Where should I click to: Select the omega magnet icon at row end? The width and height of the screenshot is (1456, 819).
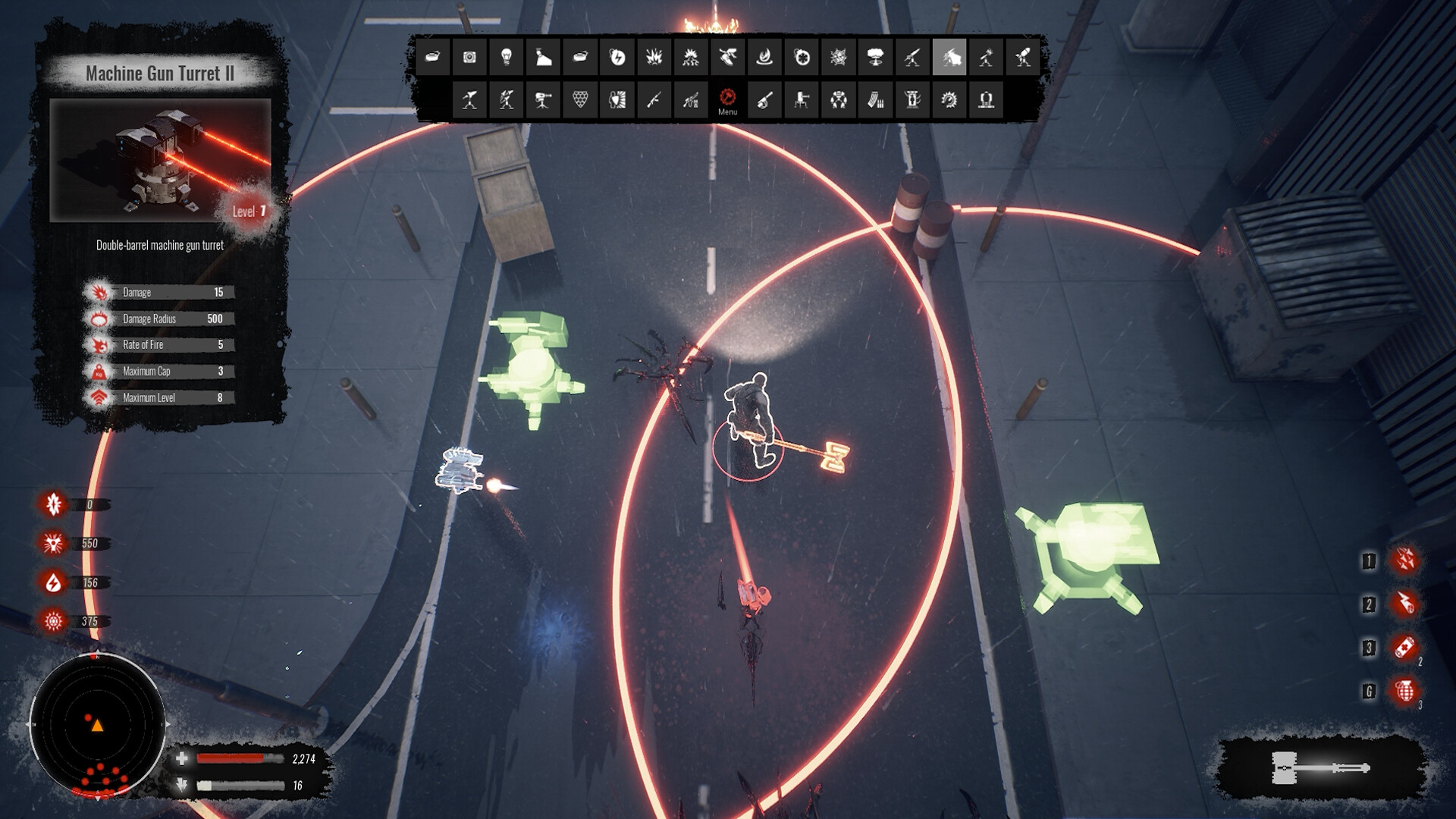click(985, 99)
